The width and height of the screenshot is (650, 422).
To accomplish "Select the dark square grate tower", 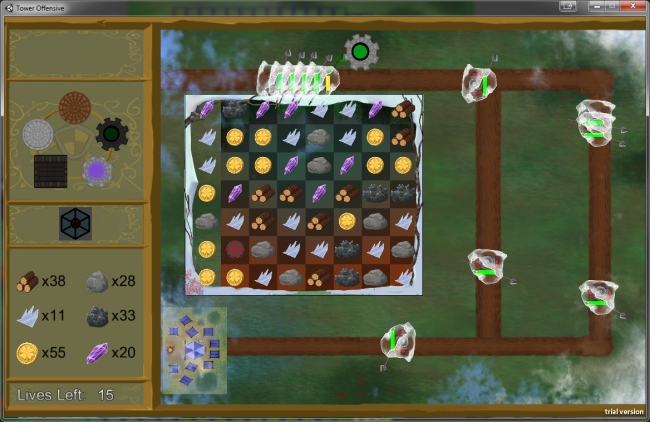I will tap(49, 170).
